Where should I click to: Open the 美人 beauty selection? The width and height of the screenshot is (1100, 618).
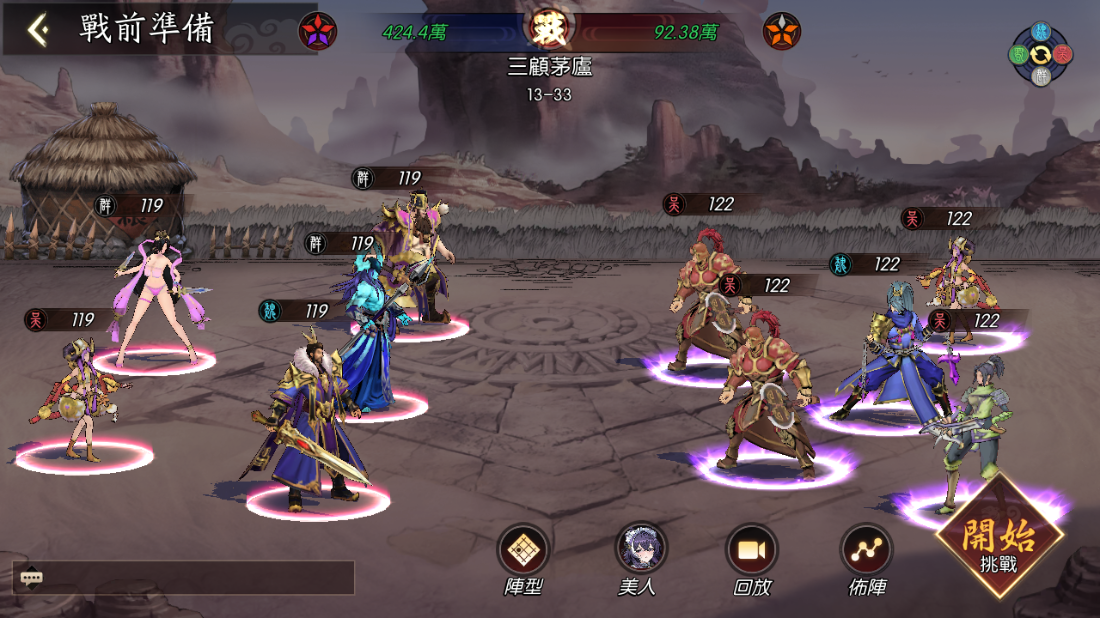click(640, 550)
